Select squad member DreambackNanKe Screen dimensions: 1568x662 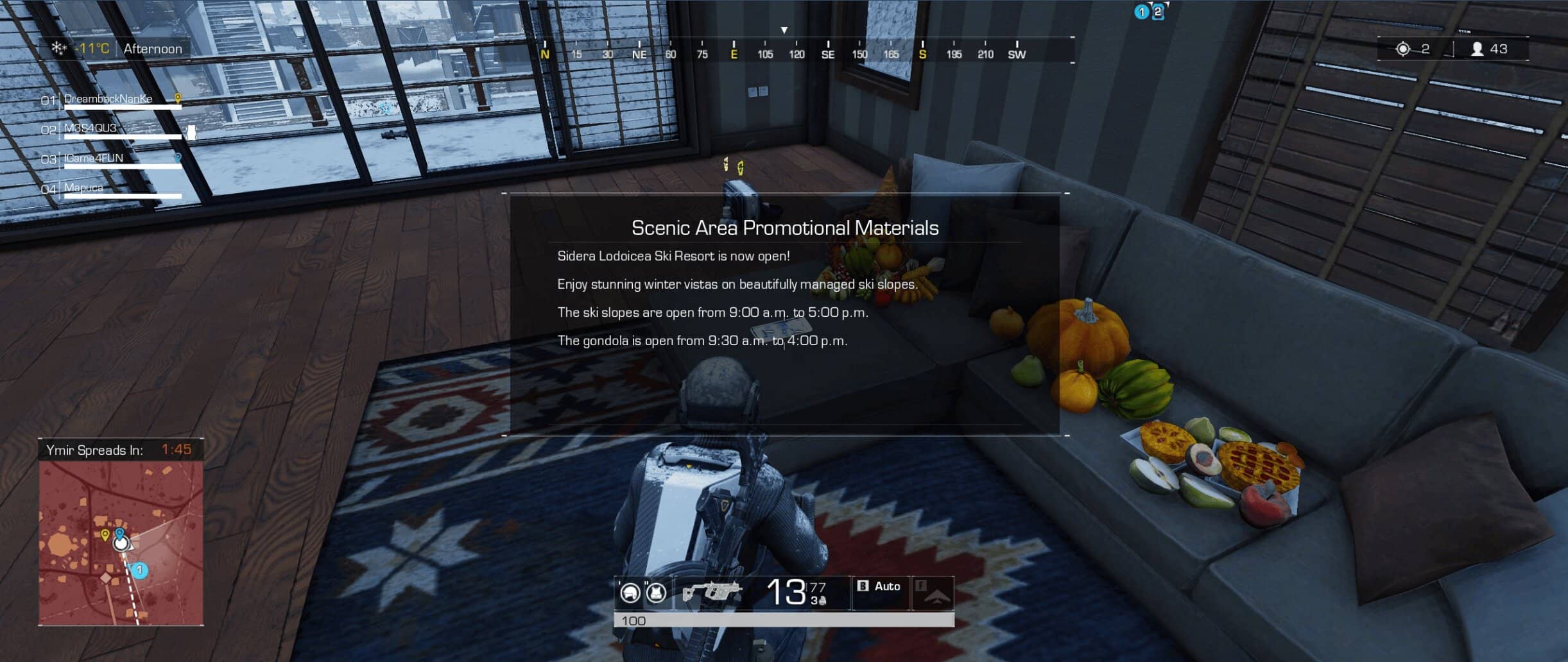click(x=108, y=99)
